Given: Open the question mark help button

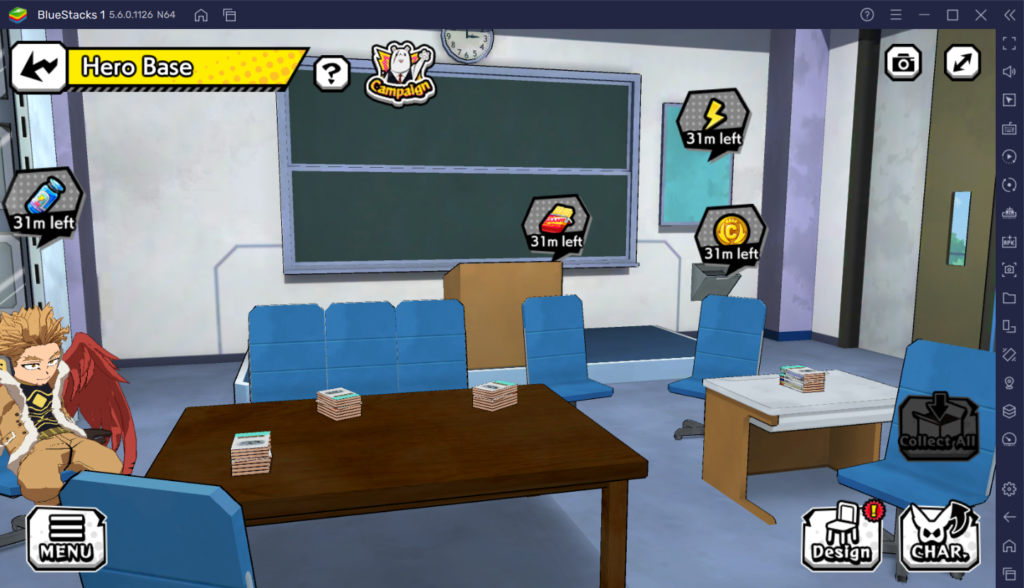Looking at the screenshot, I should click(331, 73).
